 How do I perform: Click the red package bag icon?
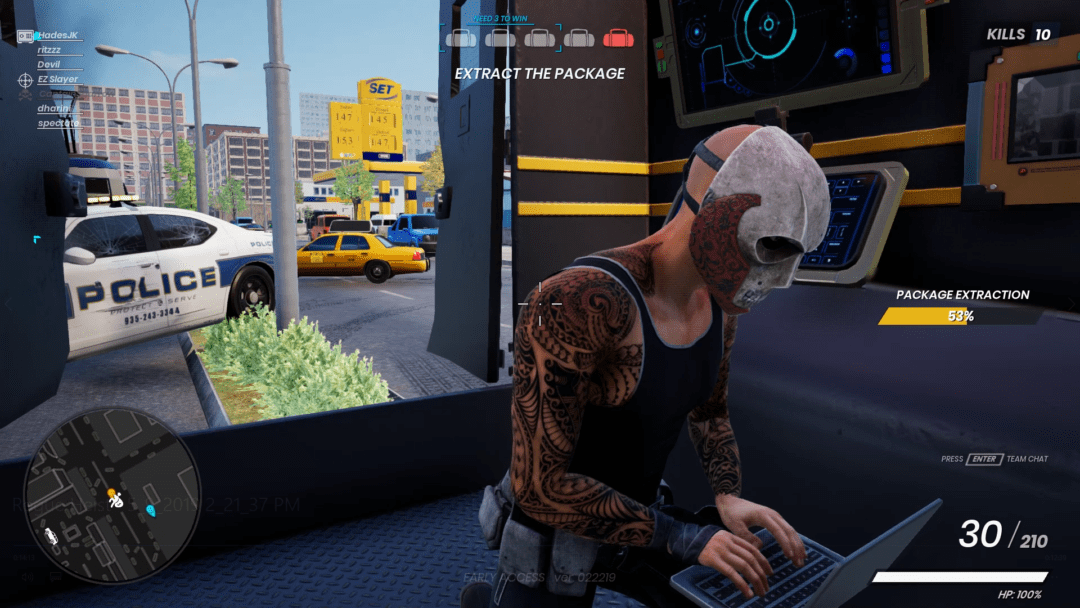pos(617,38)
